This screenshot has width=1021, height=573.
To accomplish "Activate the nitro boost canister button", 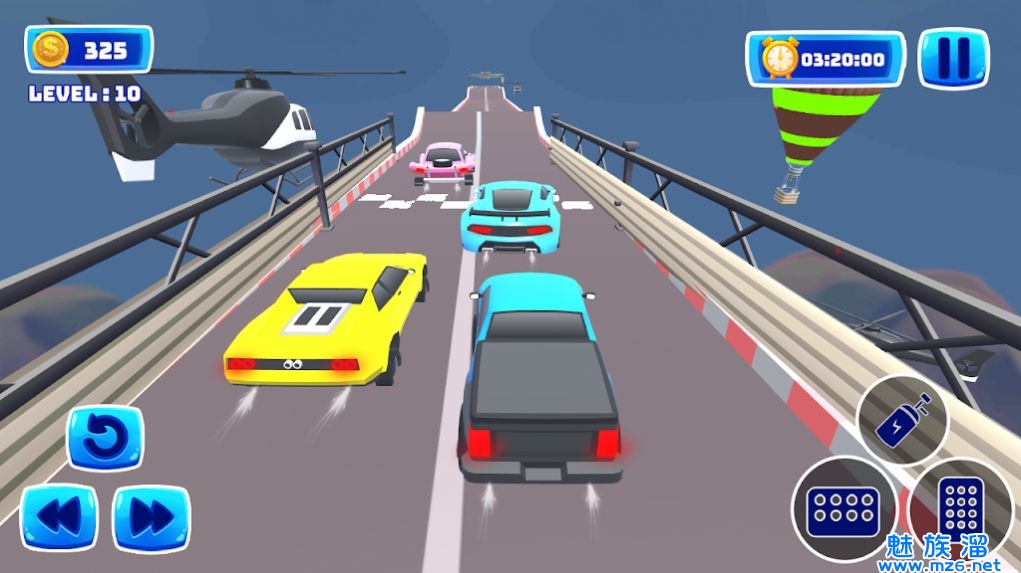I will coord(902,420).
